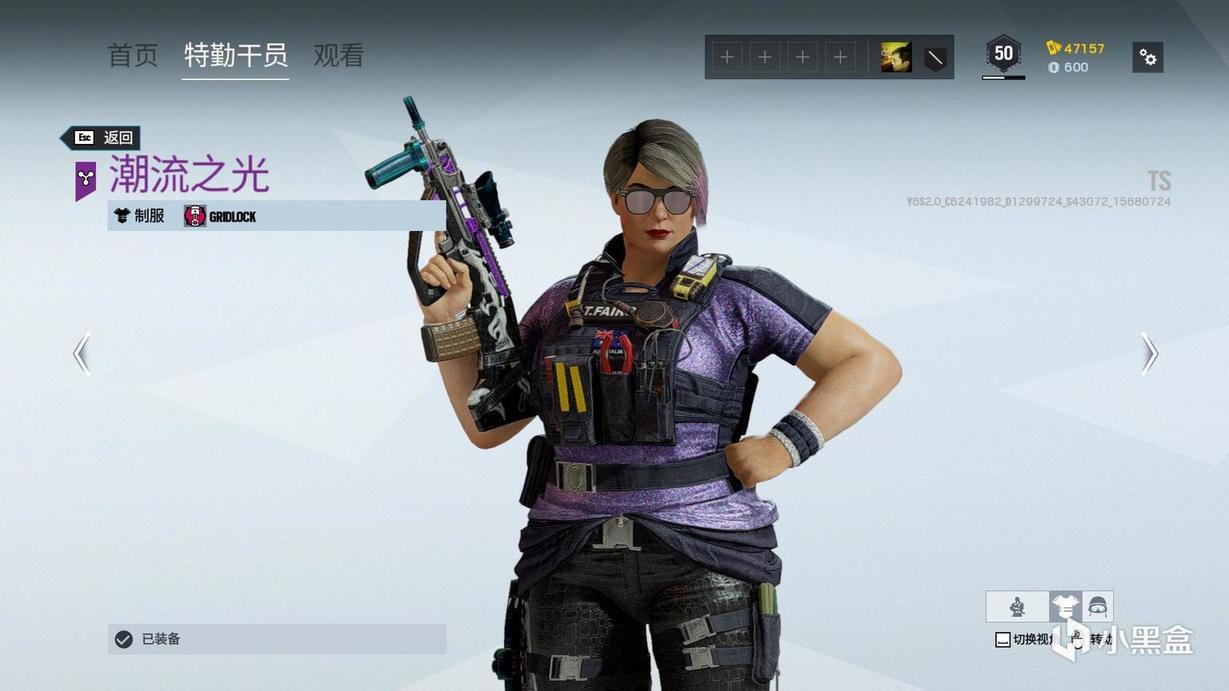Select the headgear helmet view icon
Viewport: 1229px width, 691px height.
pyautogui.click(x=1098, y=606)
